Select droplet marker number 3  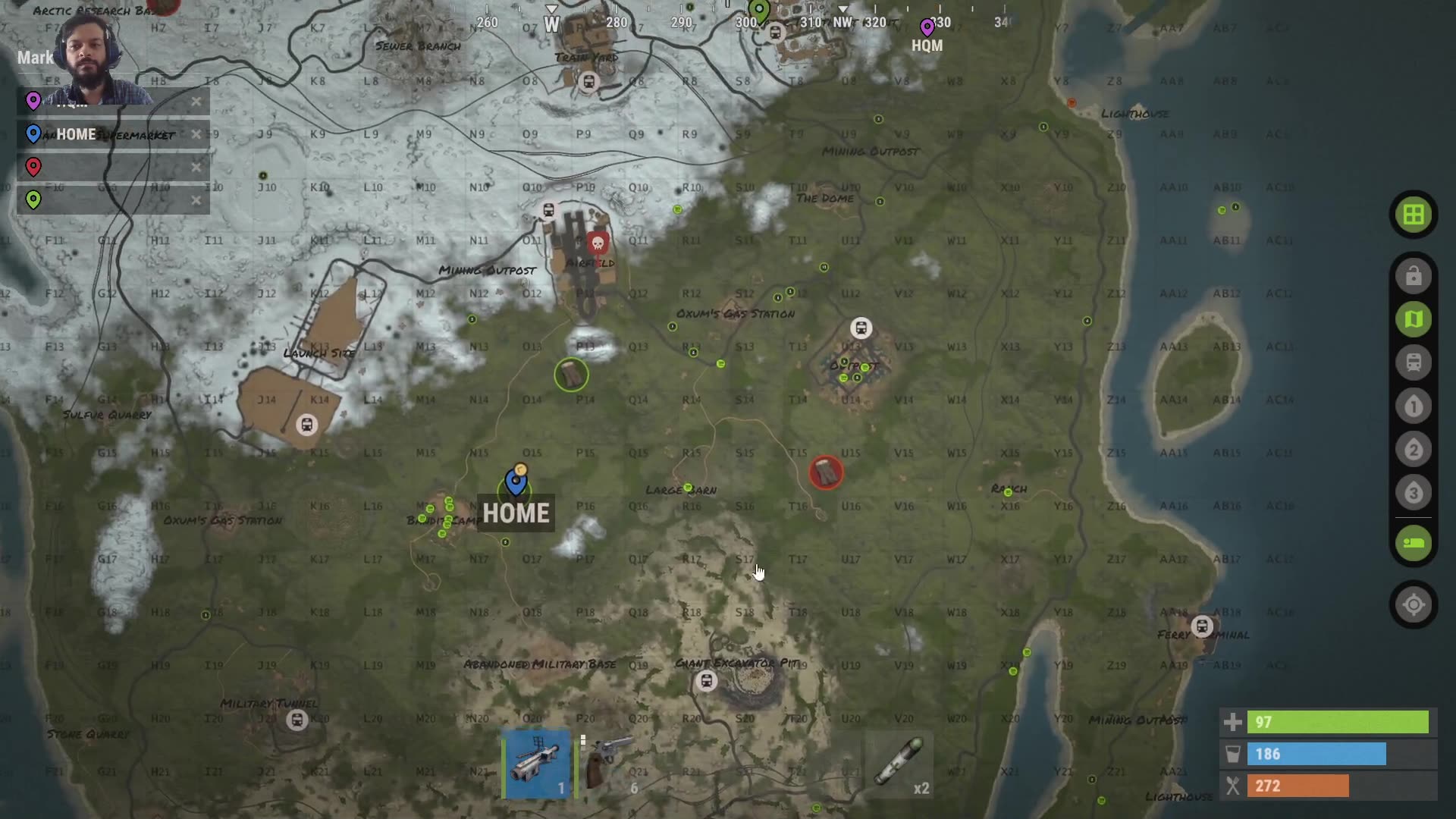point(1412,492)
